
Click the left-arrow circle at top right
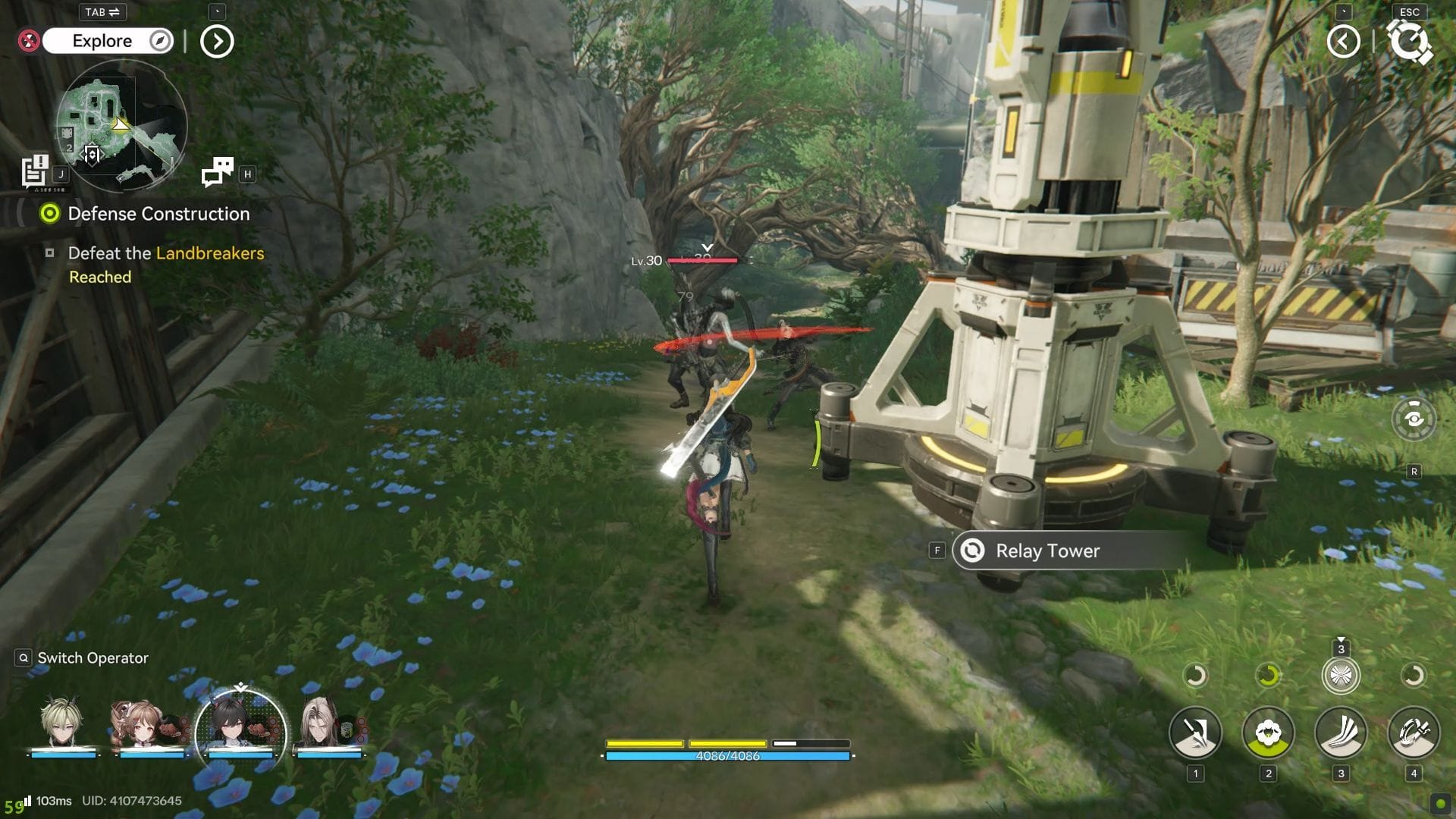pyautogui.click(x=1343, y=42)
